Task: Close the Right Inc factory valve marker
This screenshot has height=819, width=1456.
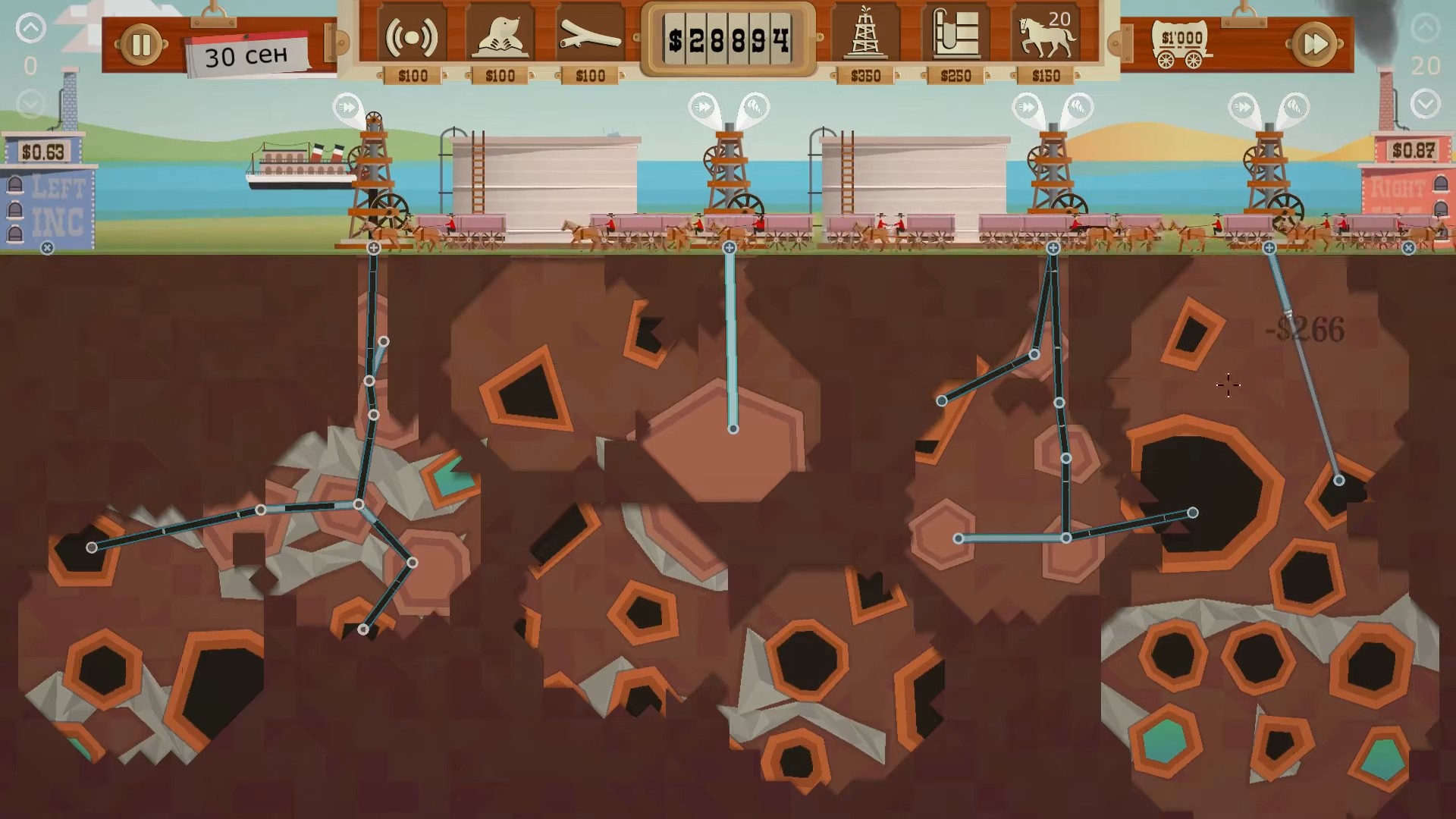Action: click(x=1408, y=248)
